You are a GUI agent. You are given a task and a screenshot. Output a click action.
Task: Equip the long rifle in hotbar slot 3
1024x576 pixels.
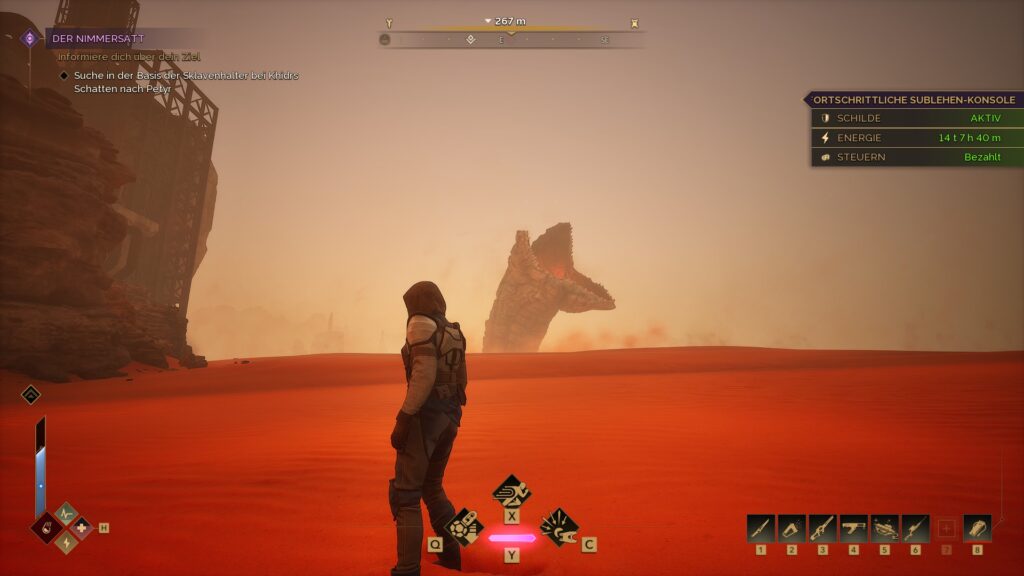[x=823, y=528]
